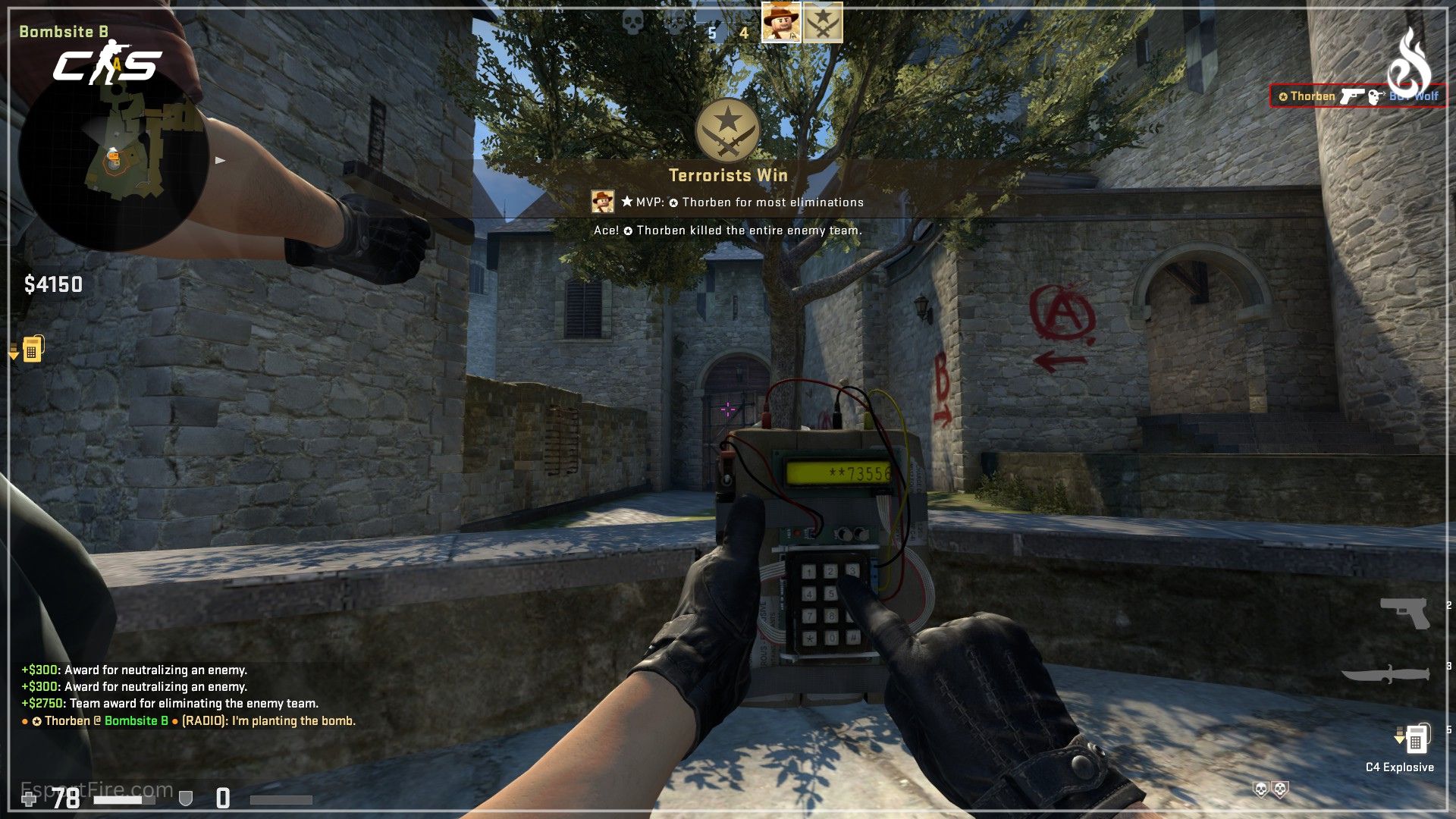Image resolution: width=1456 pixels, height=819 pixels.
Task: Expand the Thorben kill entry highlighted in red
Action: [1357, 96]
